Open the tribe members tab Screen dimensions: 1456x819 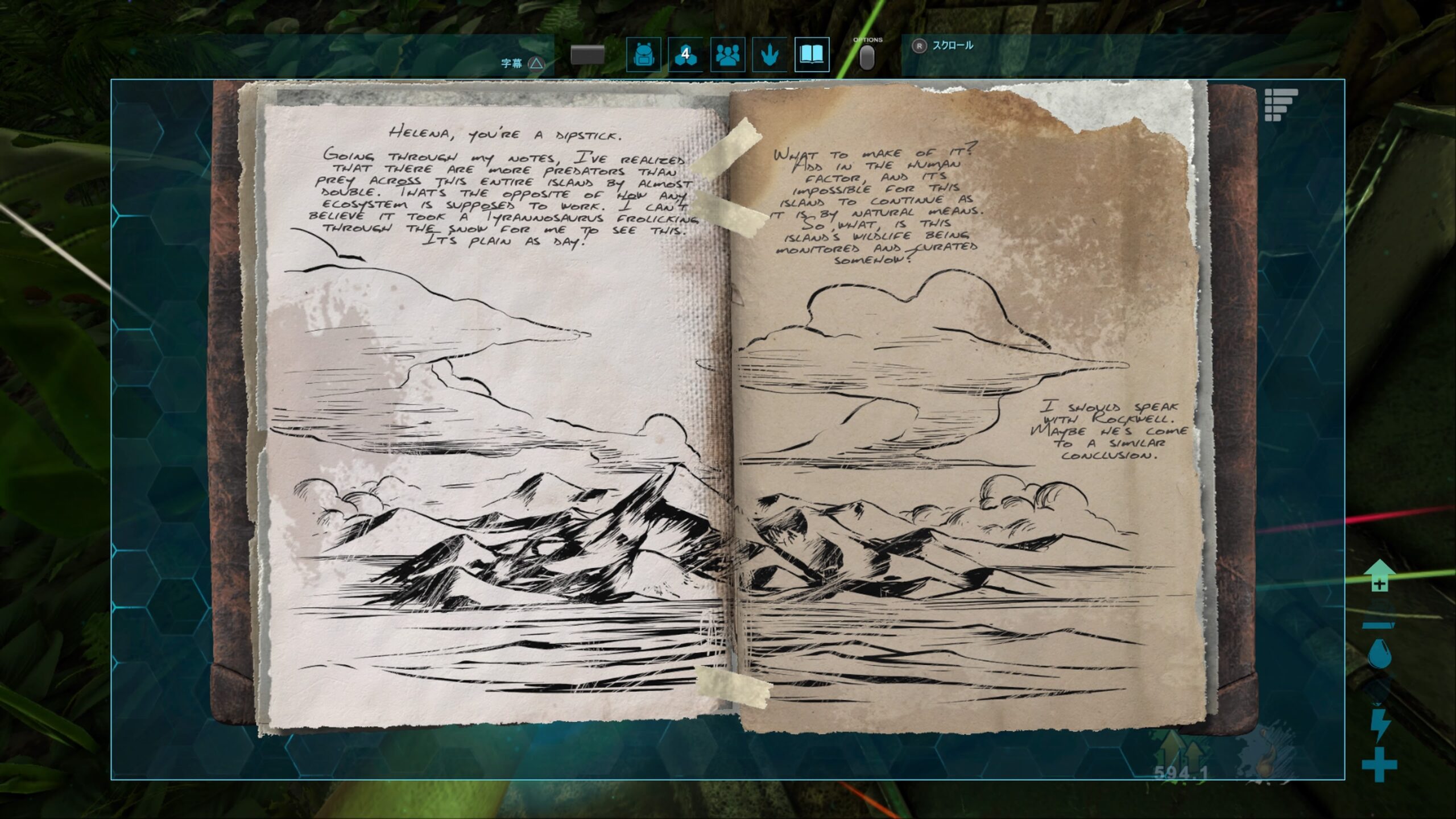727,55
